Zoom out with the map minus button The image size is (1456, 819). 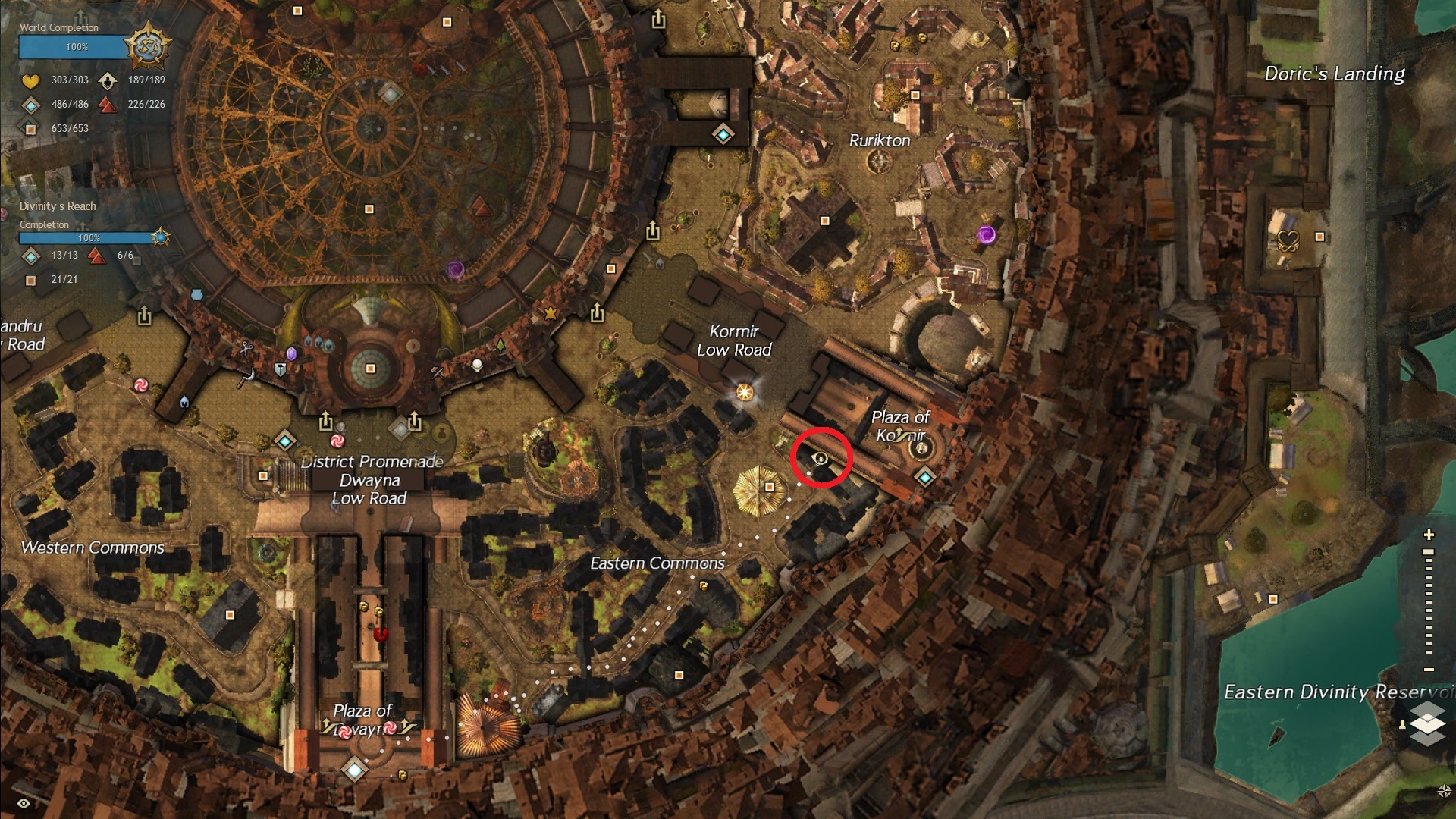click(1429, 670)
